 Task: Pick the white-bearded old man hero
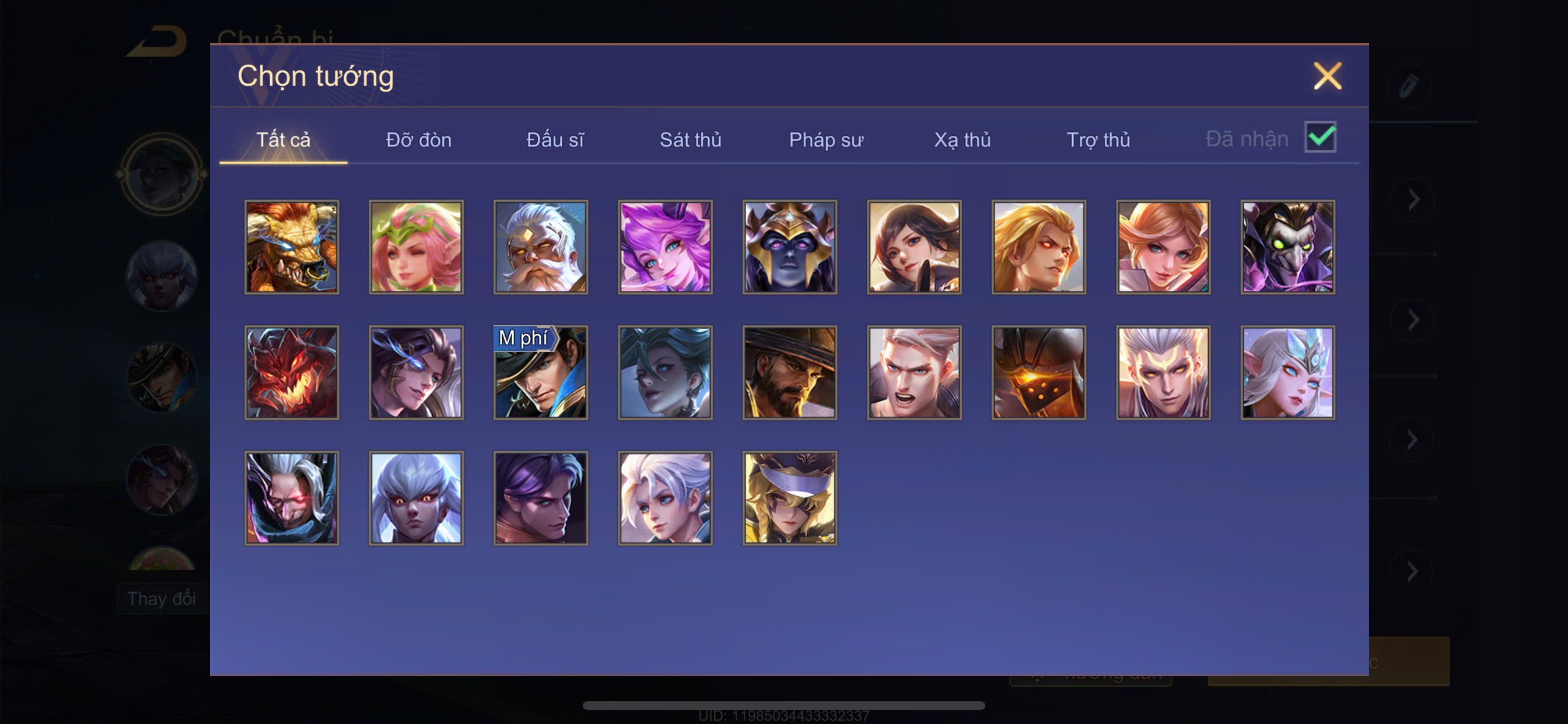[541, 247]
